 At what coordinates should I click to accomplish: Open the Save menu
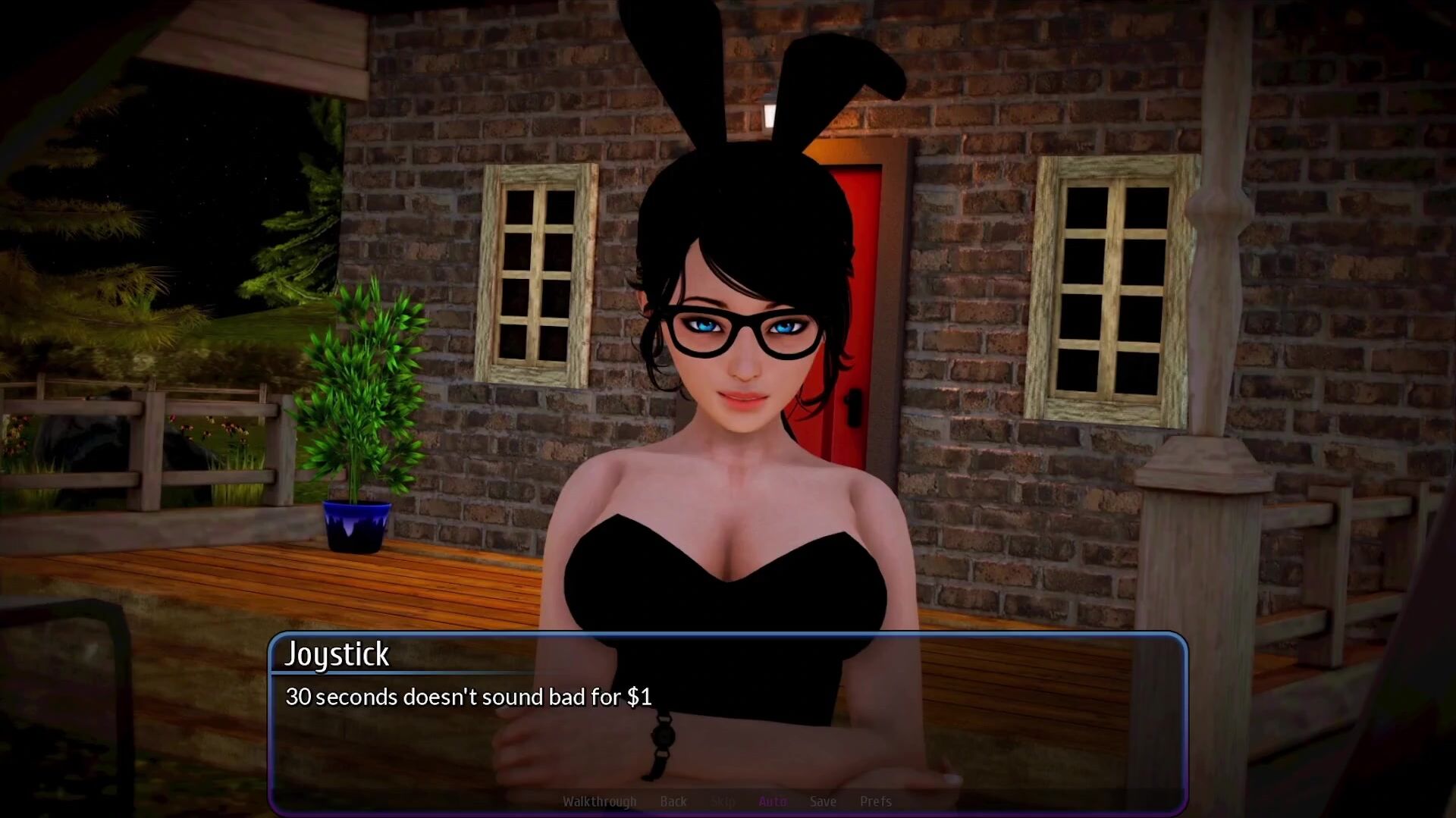(823, 801)
